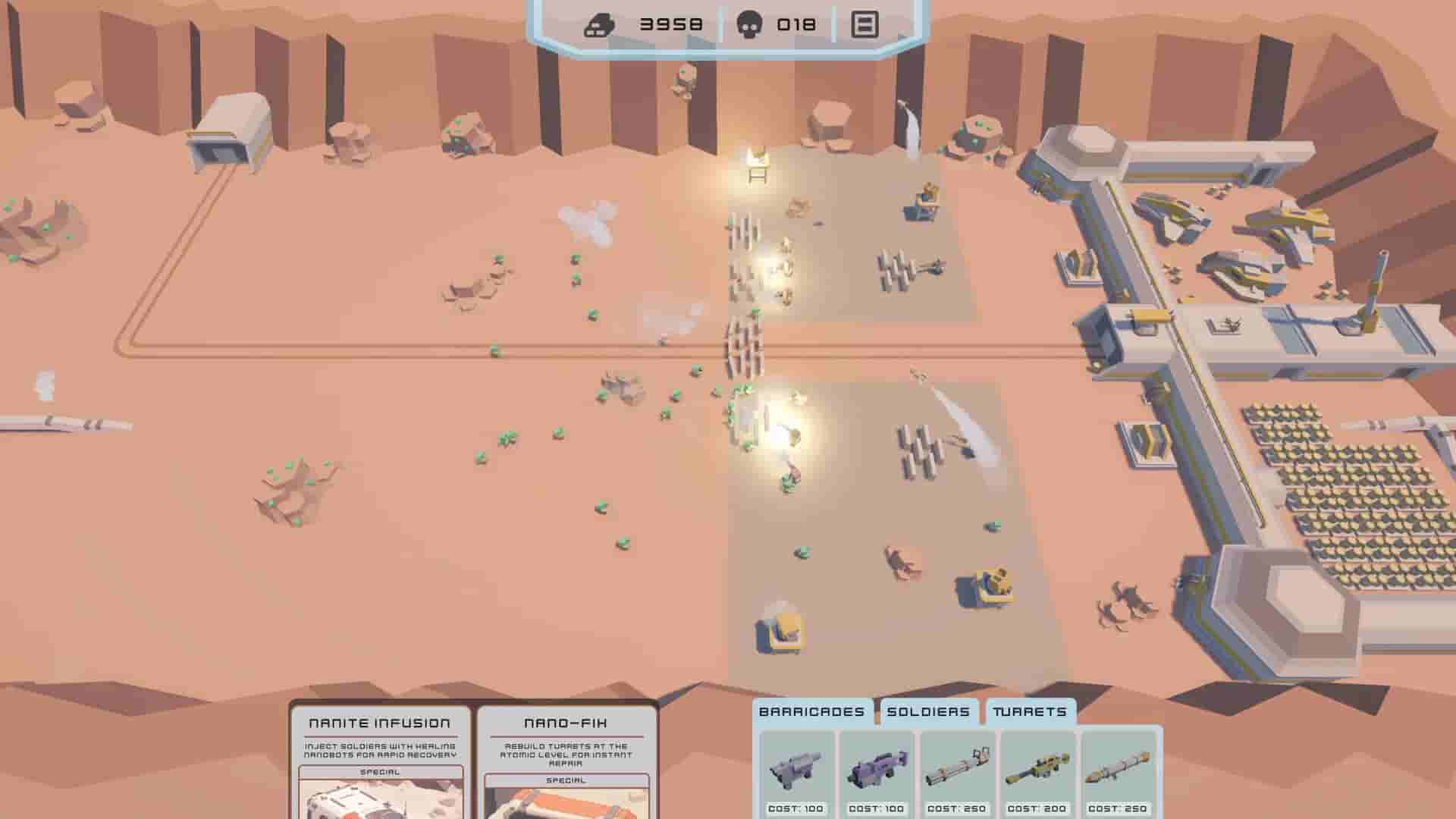Activate the Nano-Fix special card
Image resolution: width=1456 pixels, height=819 pixels.
click(566, 723)
